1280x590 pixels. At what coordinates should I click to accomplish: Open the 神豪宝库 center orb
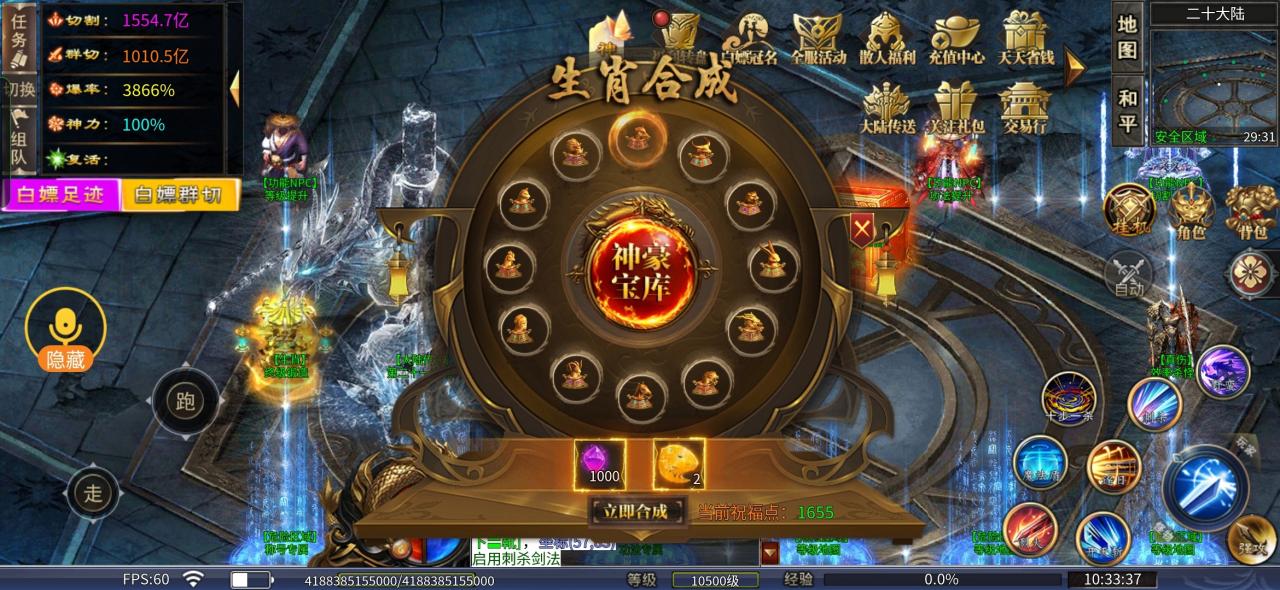(x=640, y=266)
